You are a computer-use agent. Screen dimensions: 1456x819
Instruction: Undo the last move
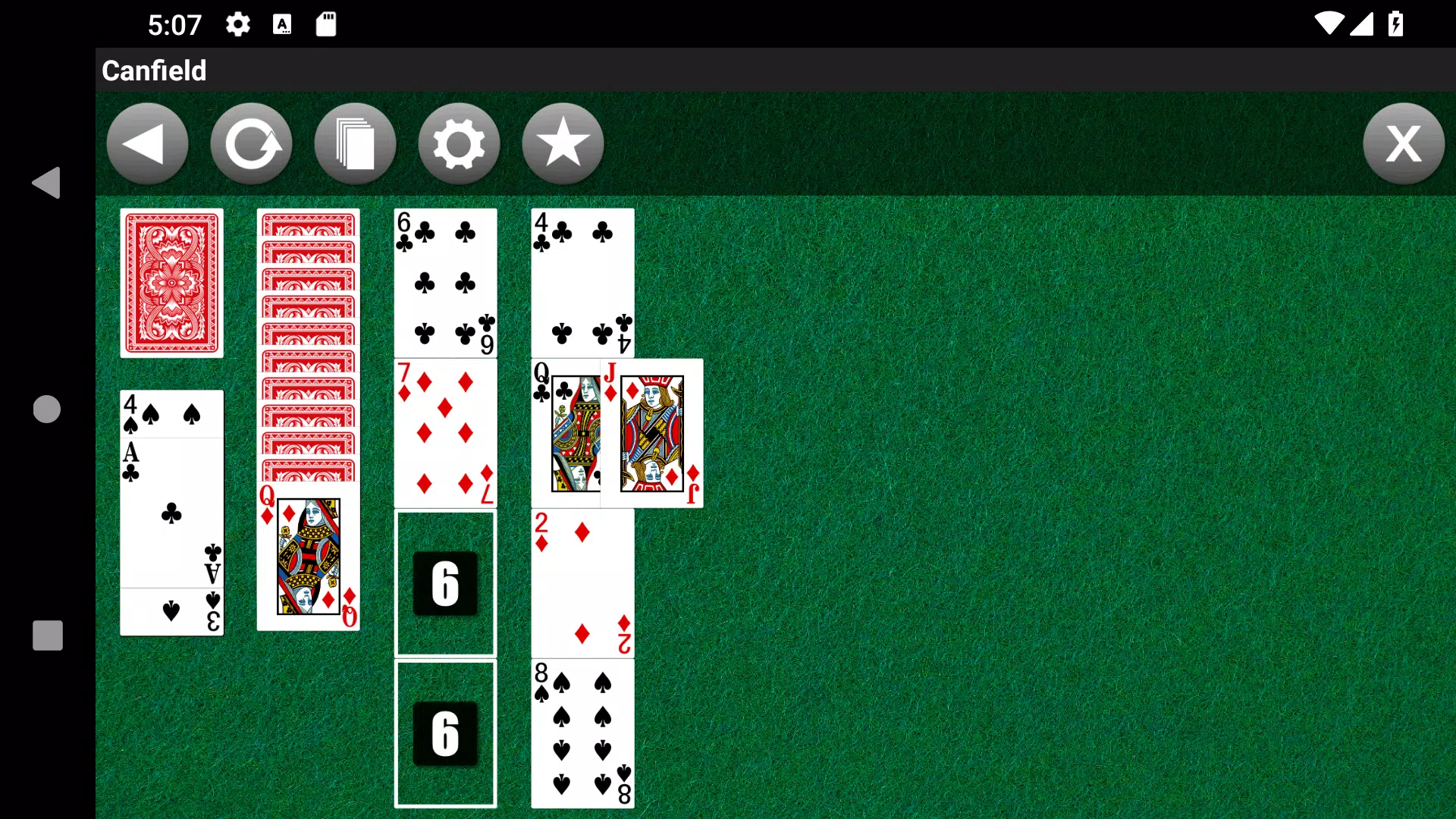(x=146, y=143)
